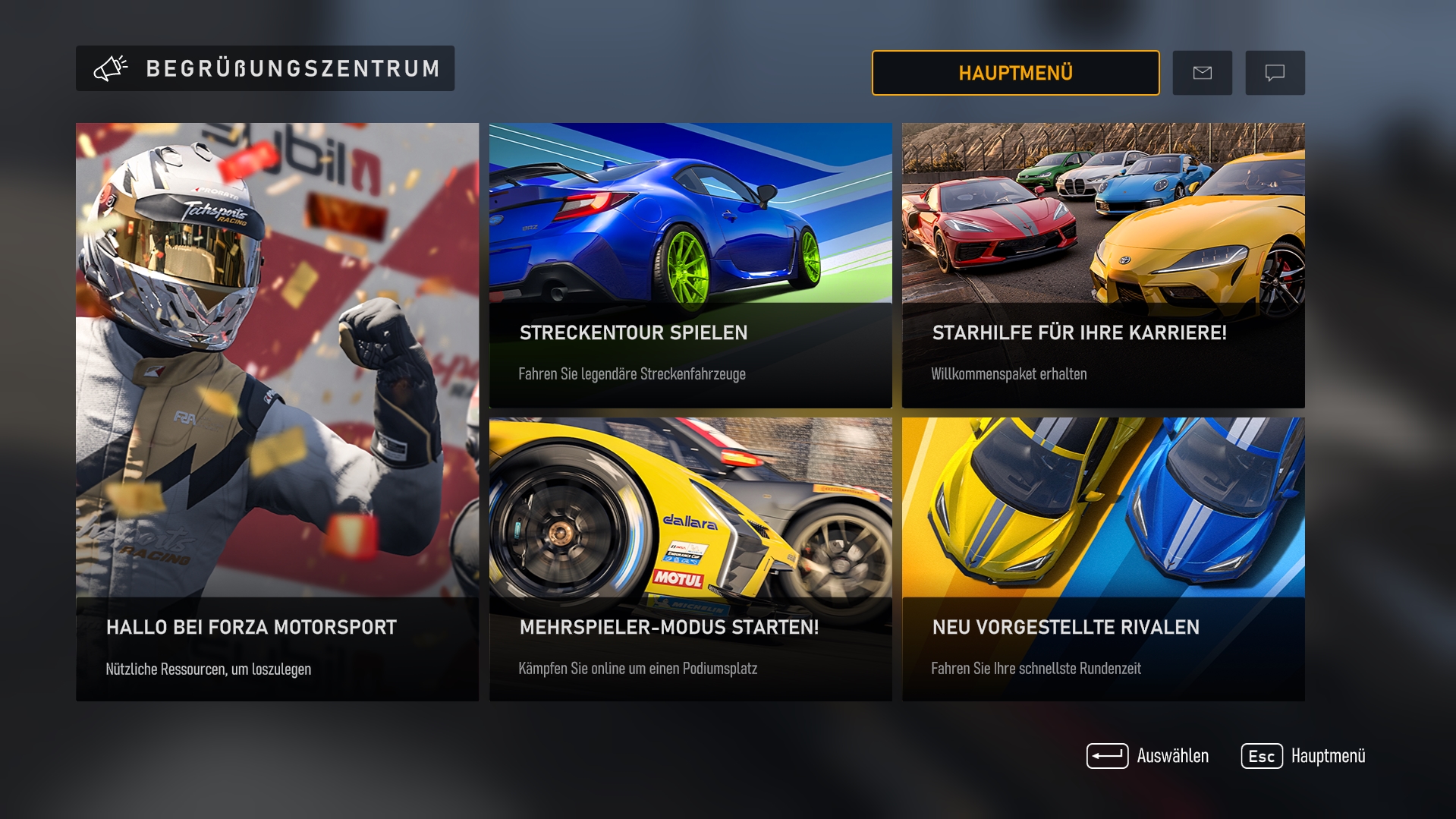Click Nützliche Ressourcen, um loszulegen
Image resolution: width=1456 pixels, height=819 pixels.
coord(207,669)
